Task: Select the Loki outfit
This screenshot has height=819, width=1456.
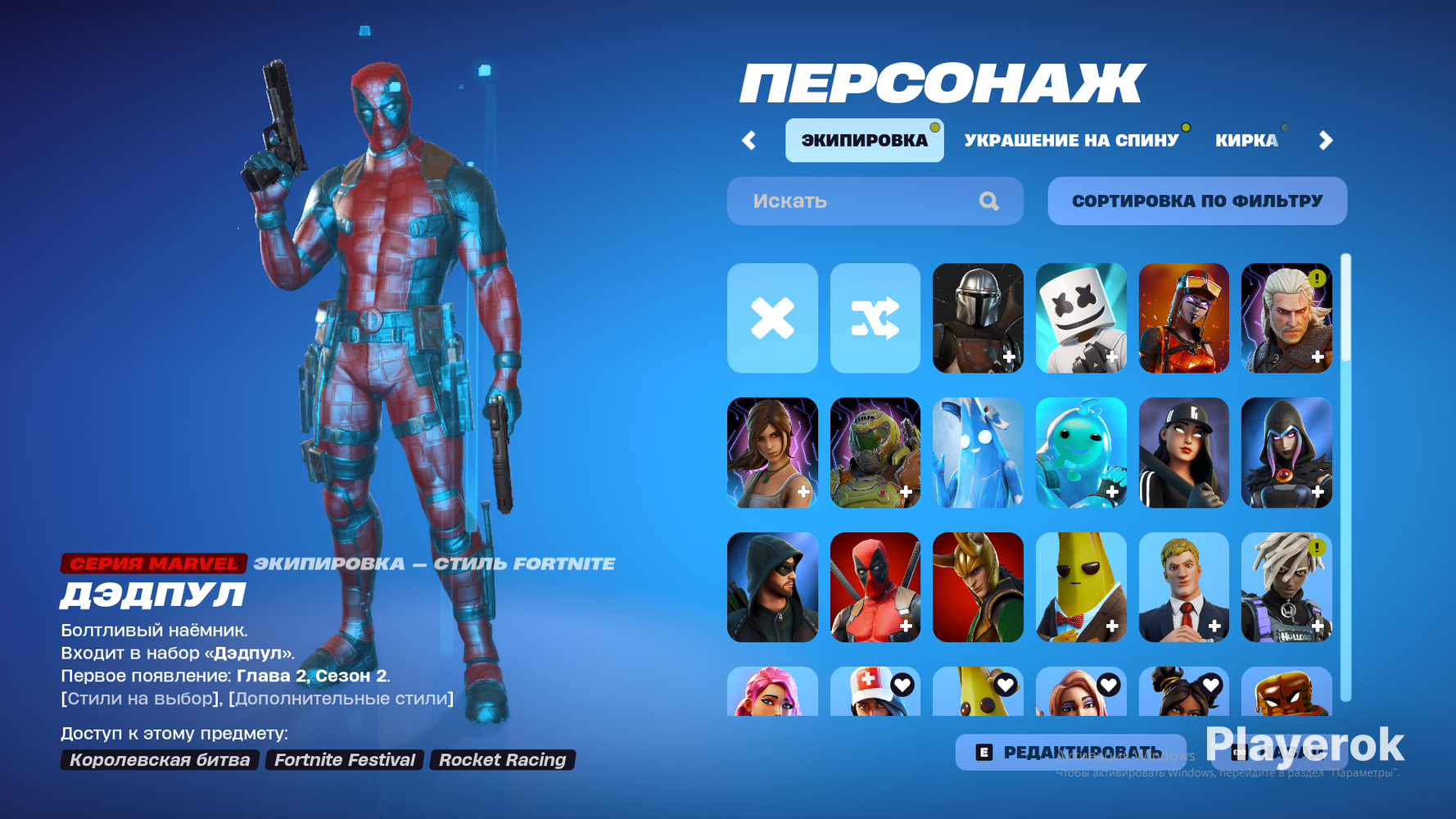Action: 978,586
